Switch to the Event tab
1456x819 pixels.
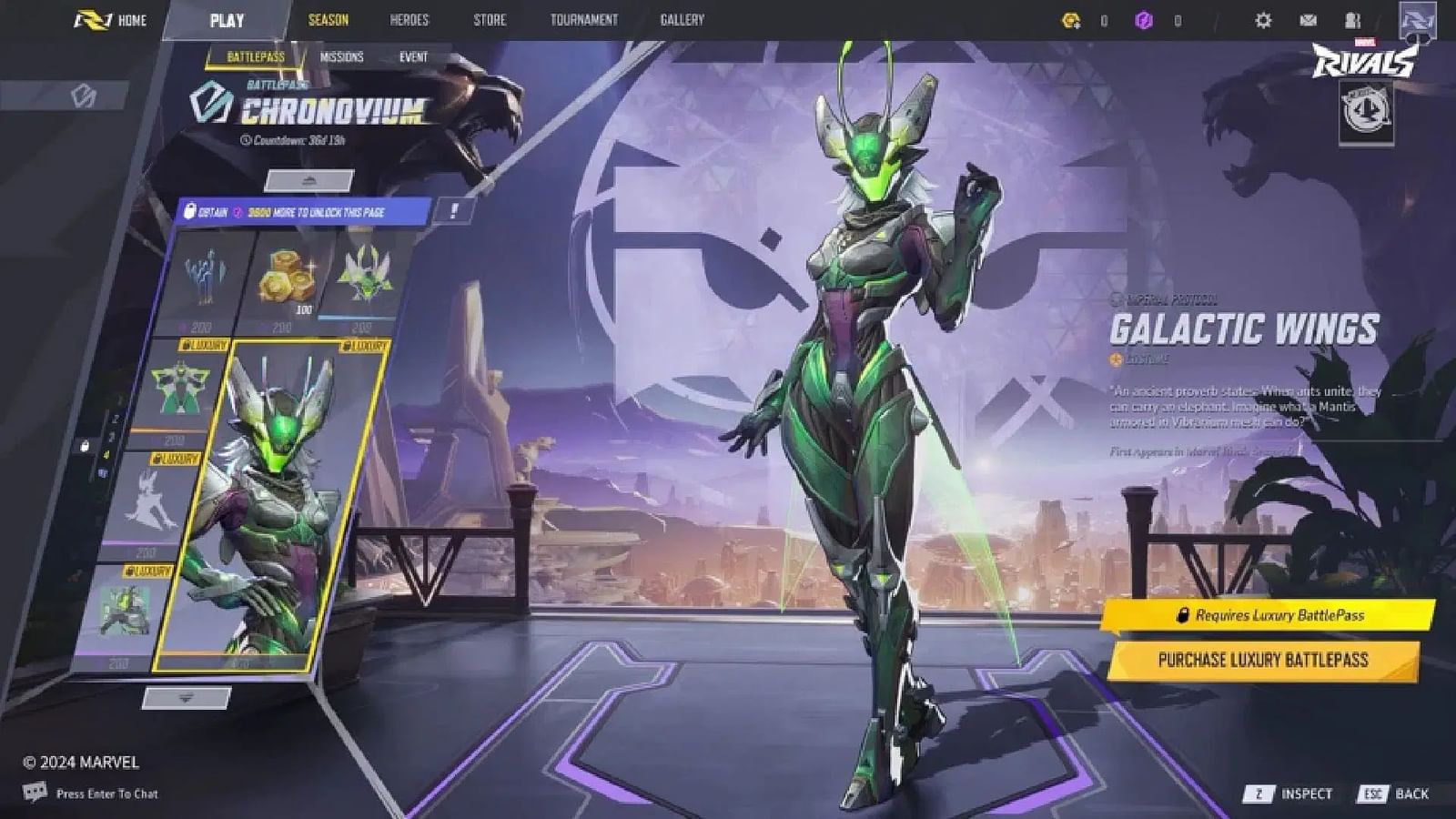[x=415, y=56]
